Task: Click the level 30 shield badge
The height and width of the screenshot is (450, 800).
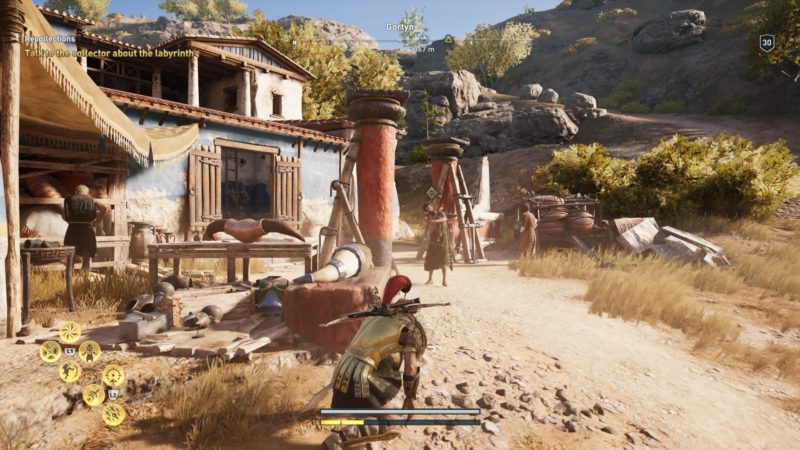Action: (x=767, y=42)
